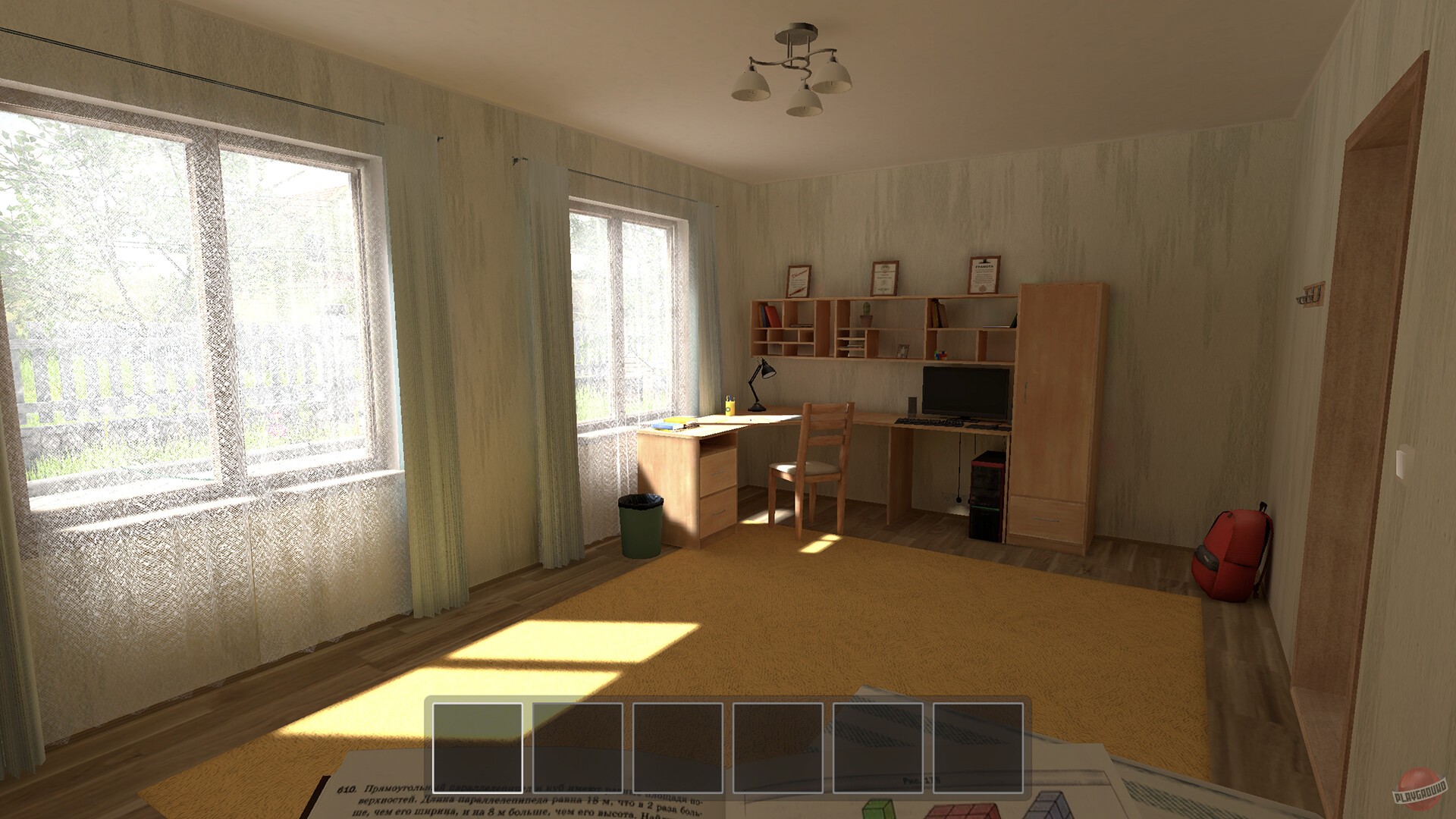Click the keyboard on the computer desk

[929, 422]
